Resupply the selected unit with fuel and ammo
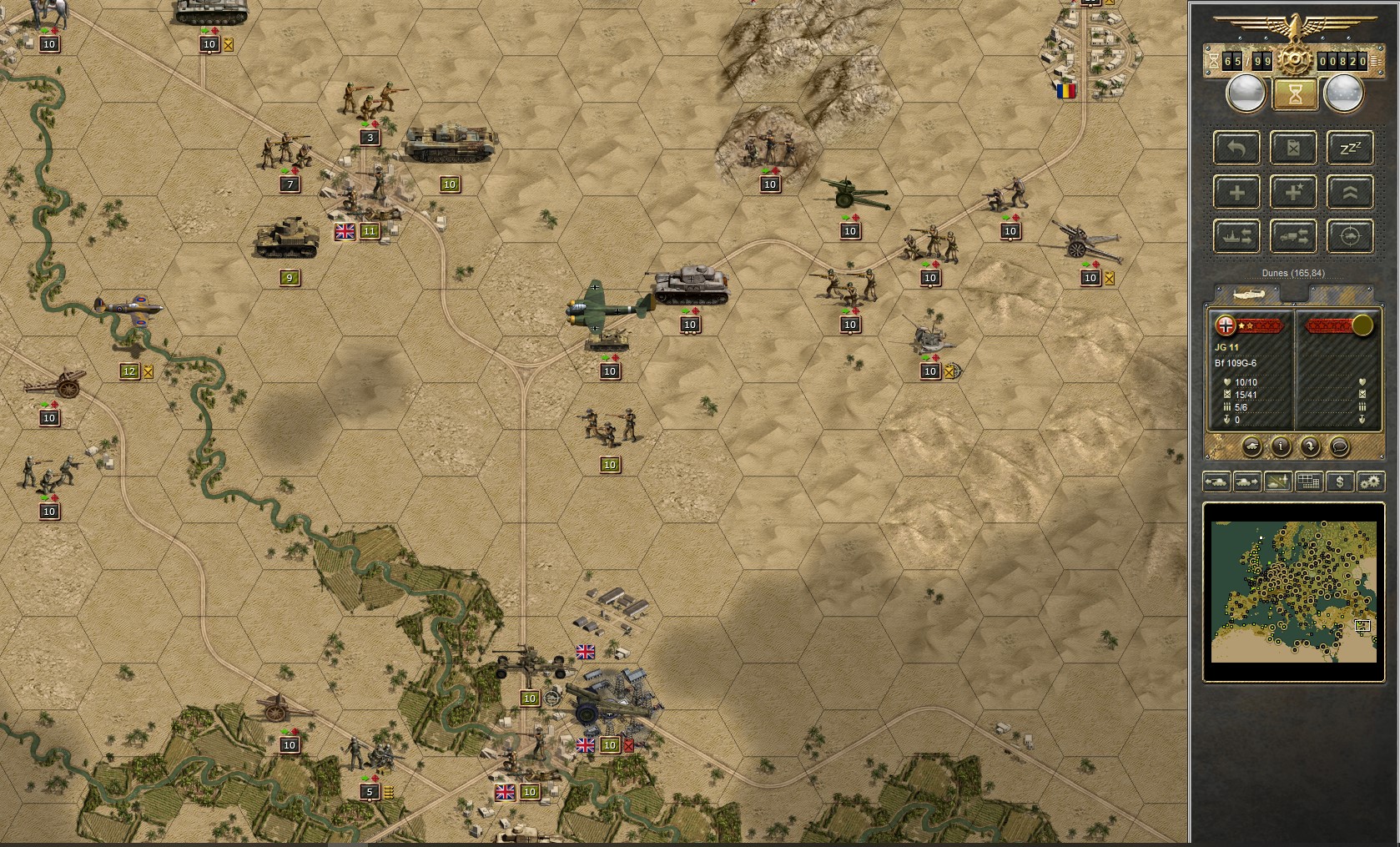This screenshot has height=847, width=1400. (1294, 148)
